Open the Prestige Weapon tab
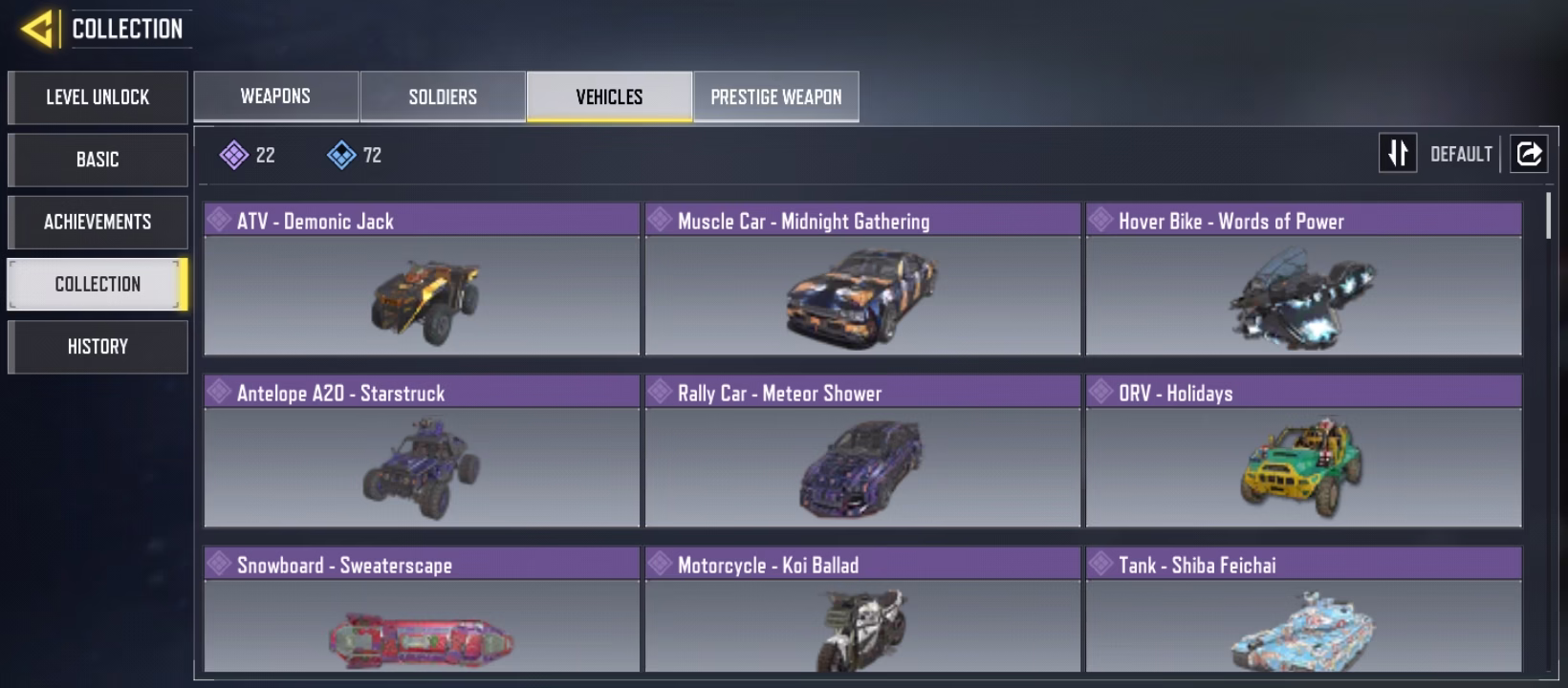The image size is (1568, 688). click(776, 97)
